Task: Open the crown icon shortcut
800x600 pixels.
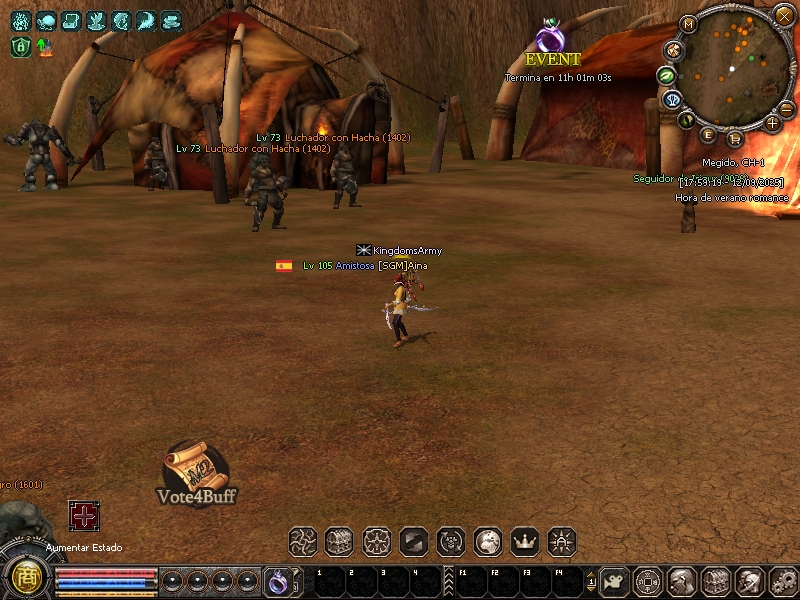Action: point(524,542)
